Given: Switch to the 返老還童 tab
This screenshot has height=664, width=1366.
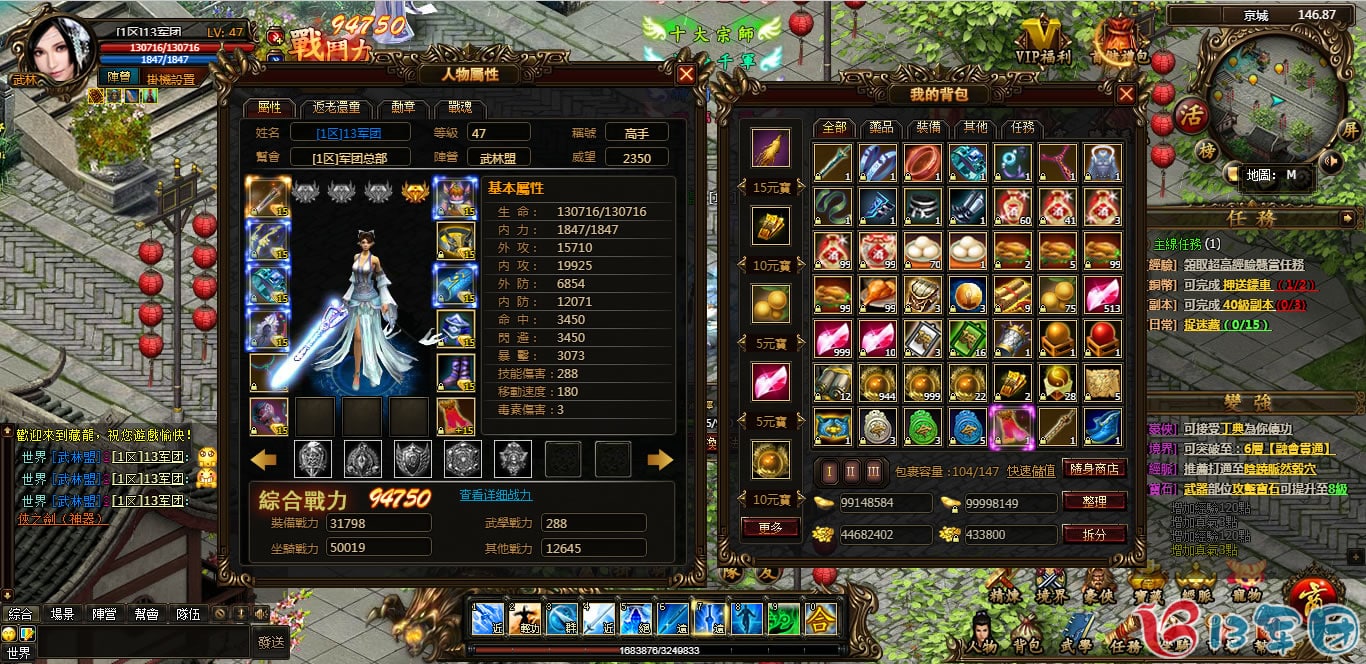Looking at the screenshot, I should [337, 108].
